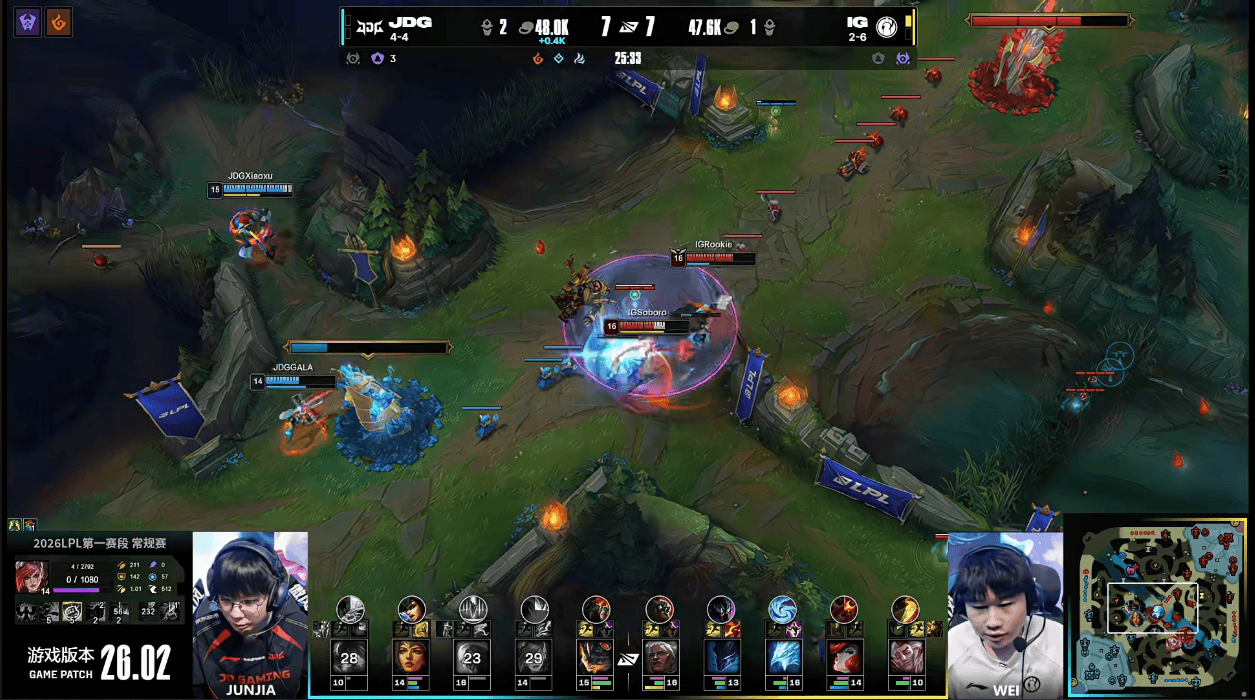Image resolution: width=1255 pixels, height=700 pixels.
Task: Select the level 15 orange-armored champion portrait
Action: coord(597,658)
